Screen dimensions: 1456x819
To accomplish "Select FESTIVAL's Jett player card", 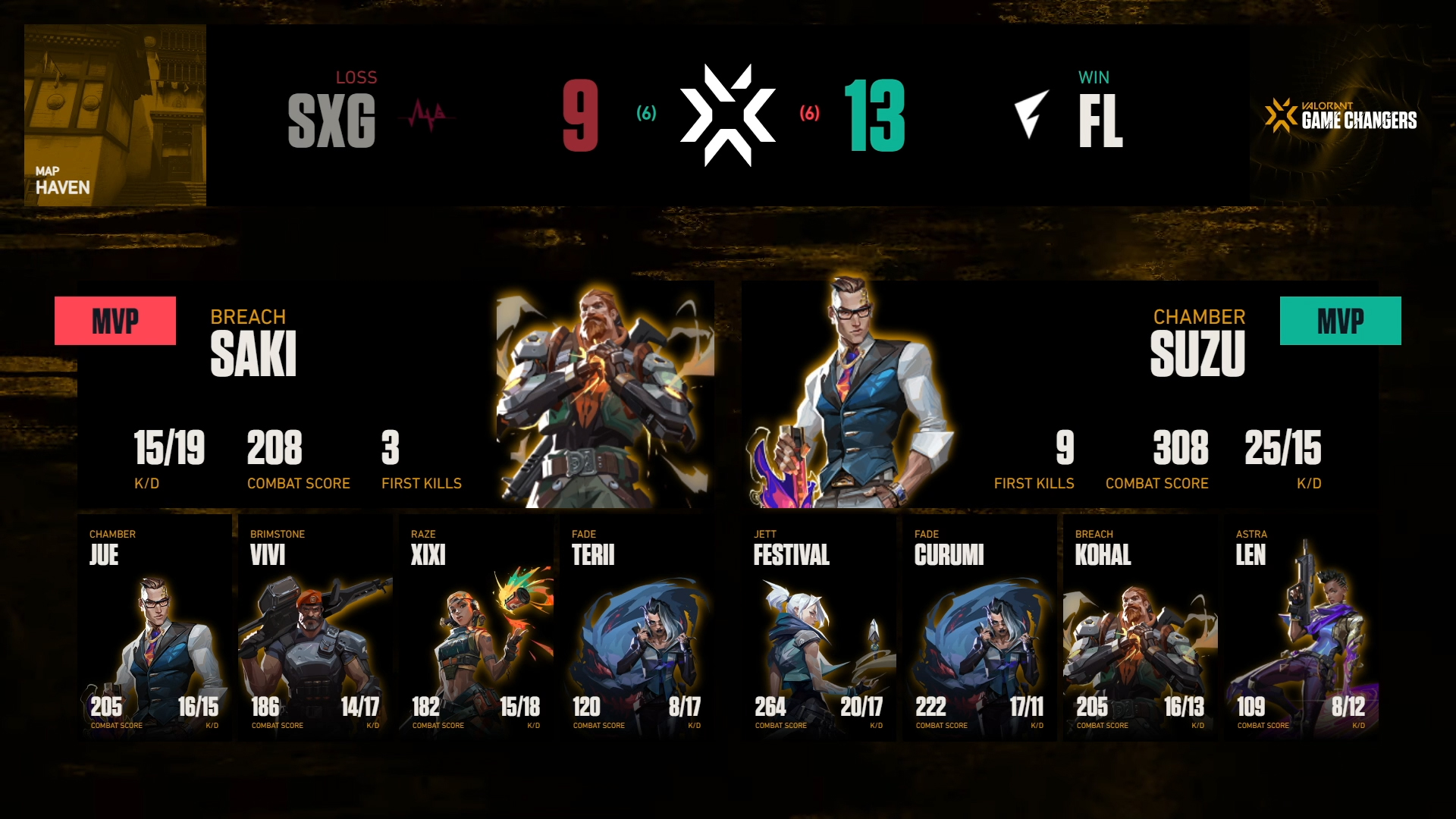I will [x=819, y=626].
